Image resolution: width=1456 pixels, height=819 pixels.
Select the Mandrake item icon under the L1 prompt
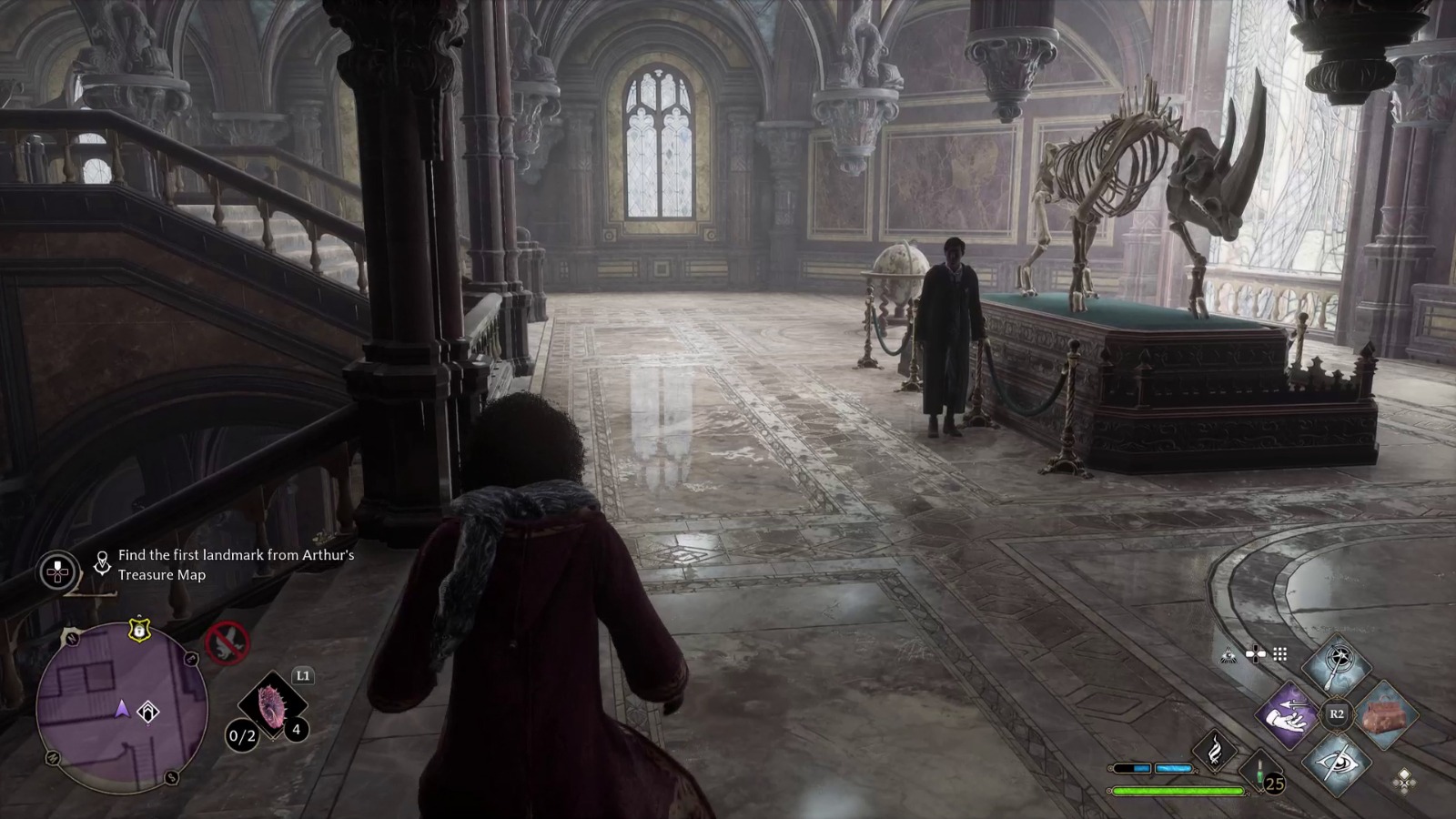[x=272, y=704]
